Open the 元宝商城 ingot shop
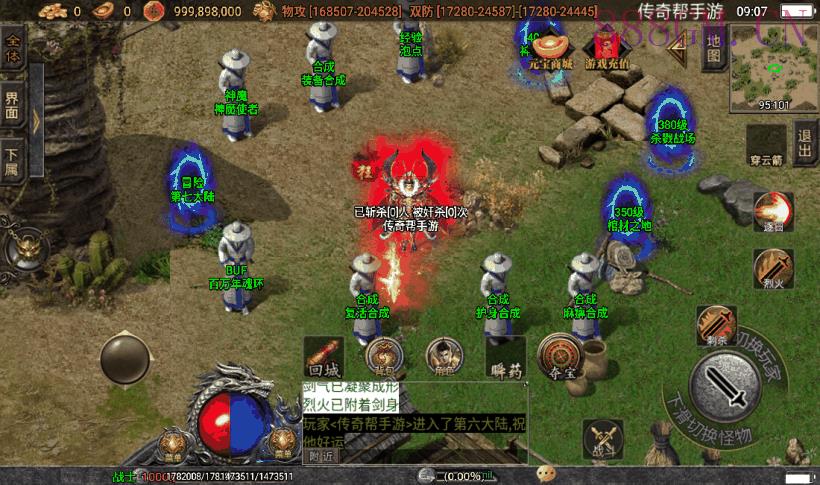Screen dimensions: 820x485 coord(549,48)
